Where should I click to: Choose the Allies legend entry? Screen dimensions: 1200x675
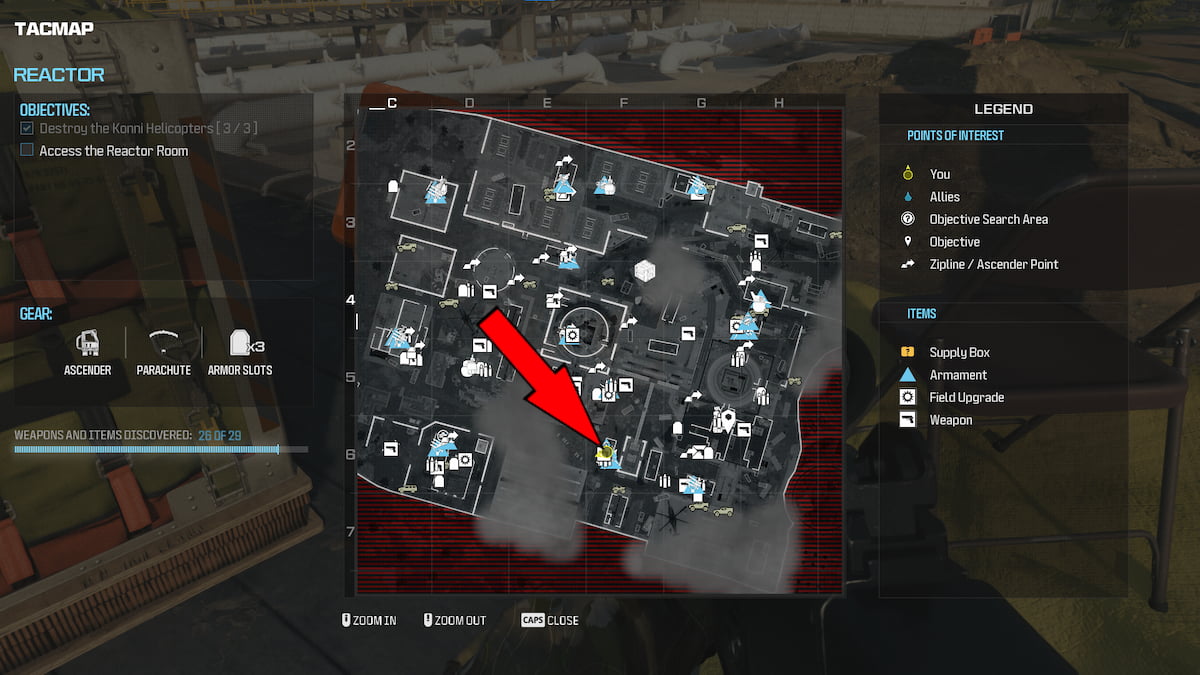click(x=944, y=197)
